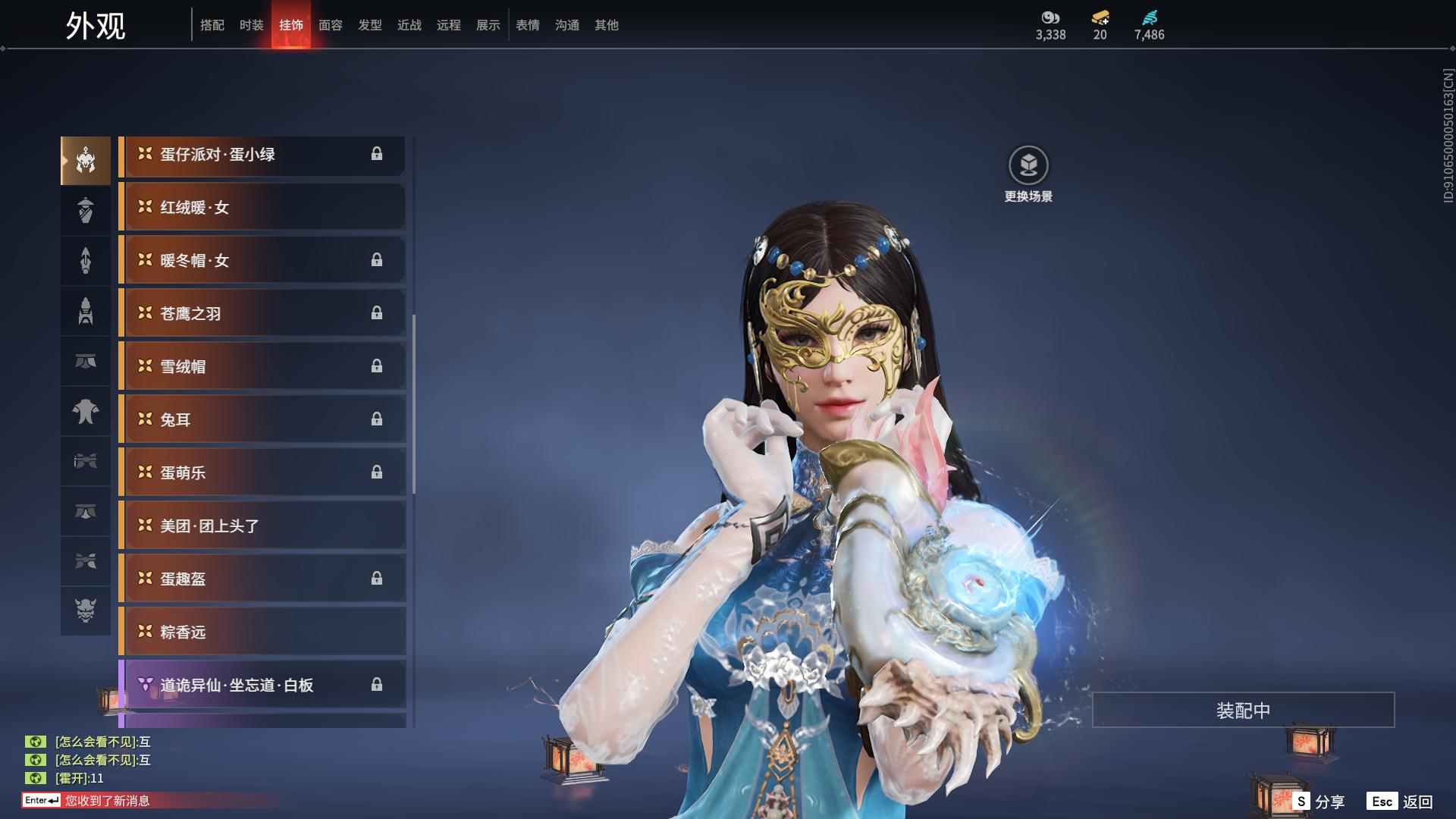The image size is (1456, 819).
Task: Choose the 粽香远 accessory
Action: click(262, 632)
